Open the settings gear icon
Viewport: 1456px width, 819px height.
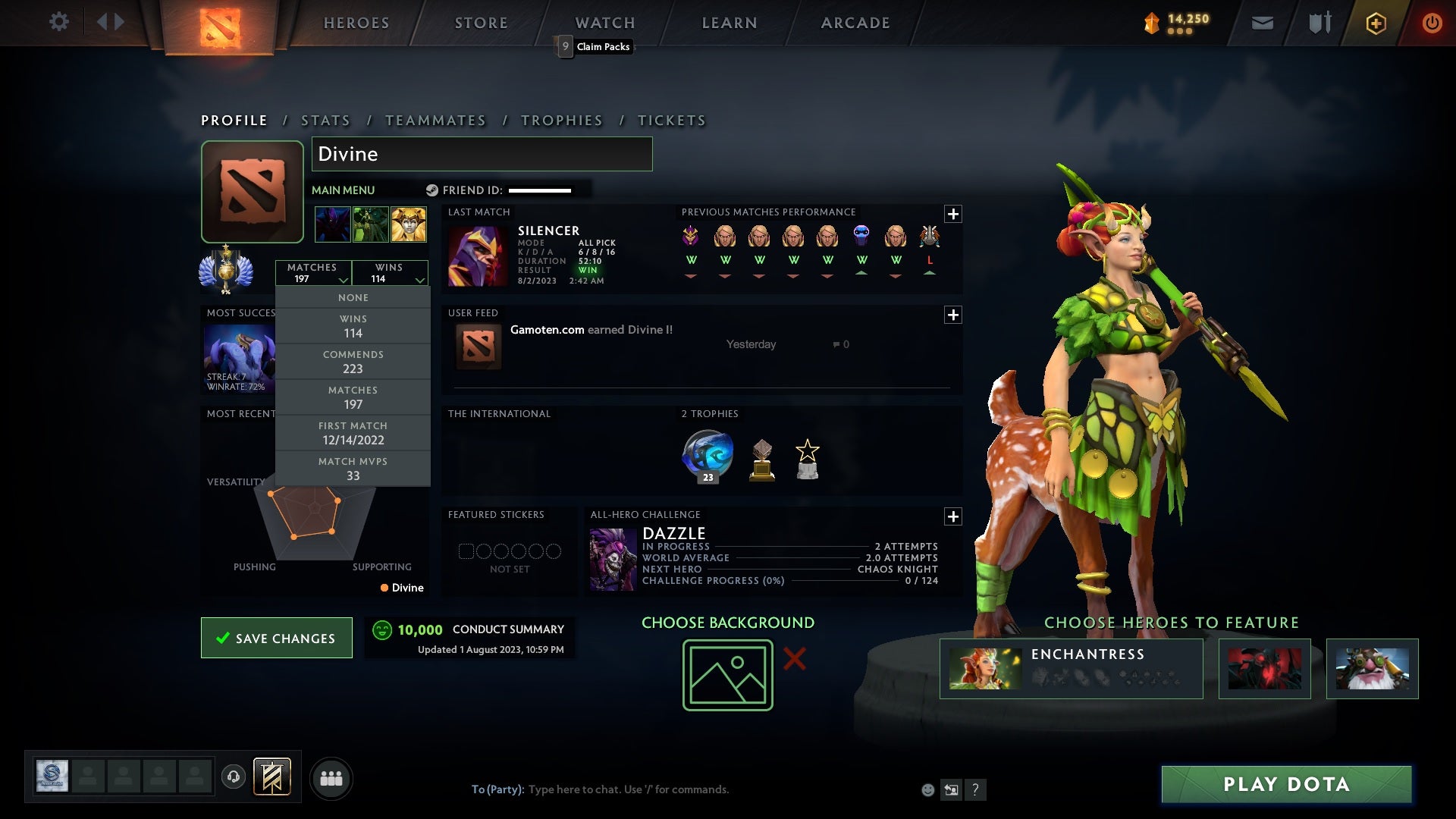(59, 22)
